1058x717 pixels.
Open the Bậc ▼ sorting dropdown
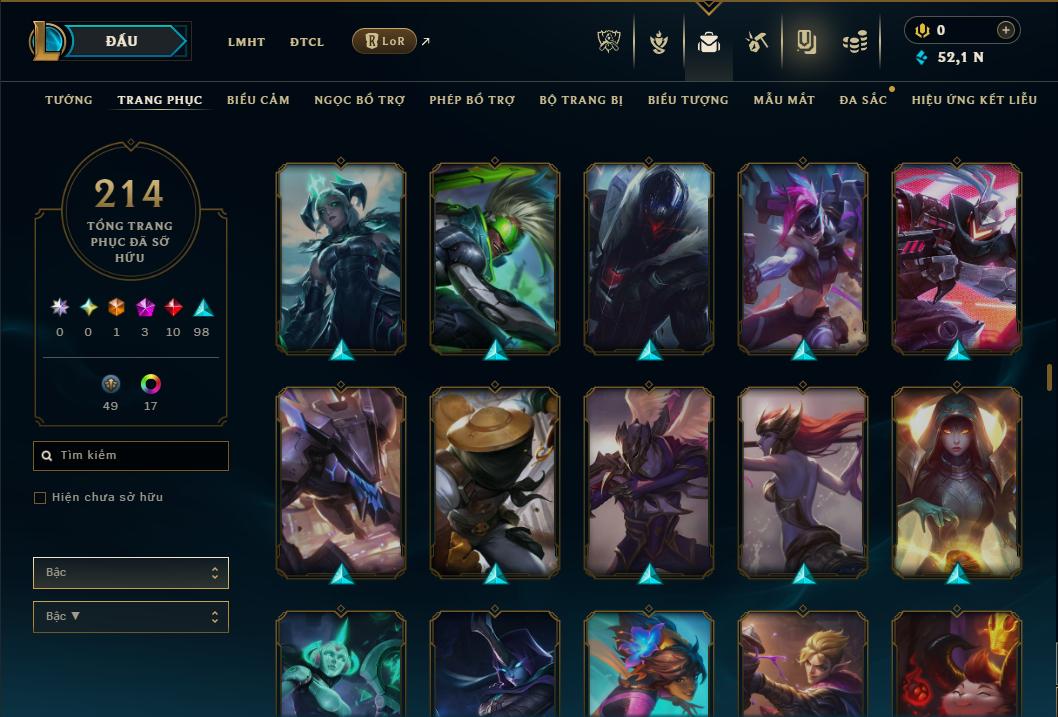click(x=131, y=617)
